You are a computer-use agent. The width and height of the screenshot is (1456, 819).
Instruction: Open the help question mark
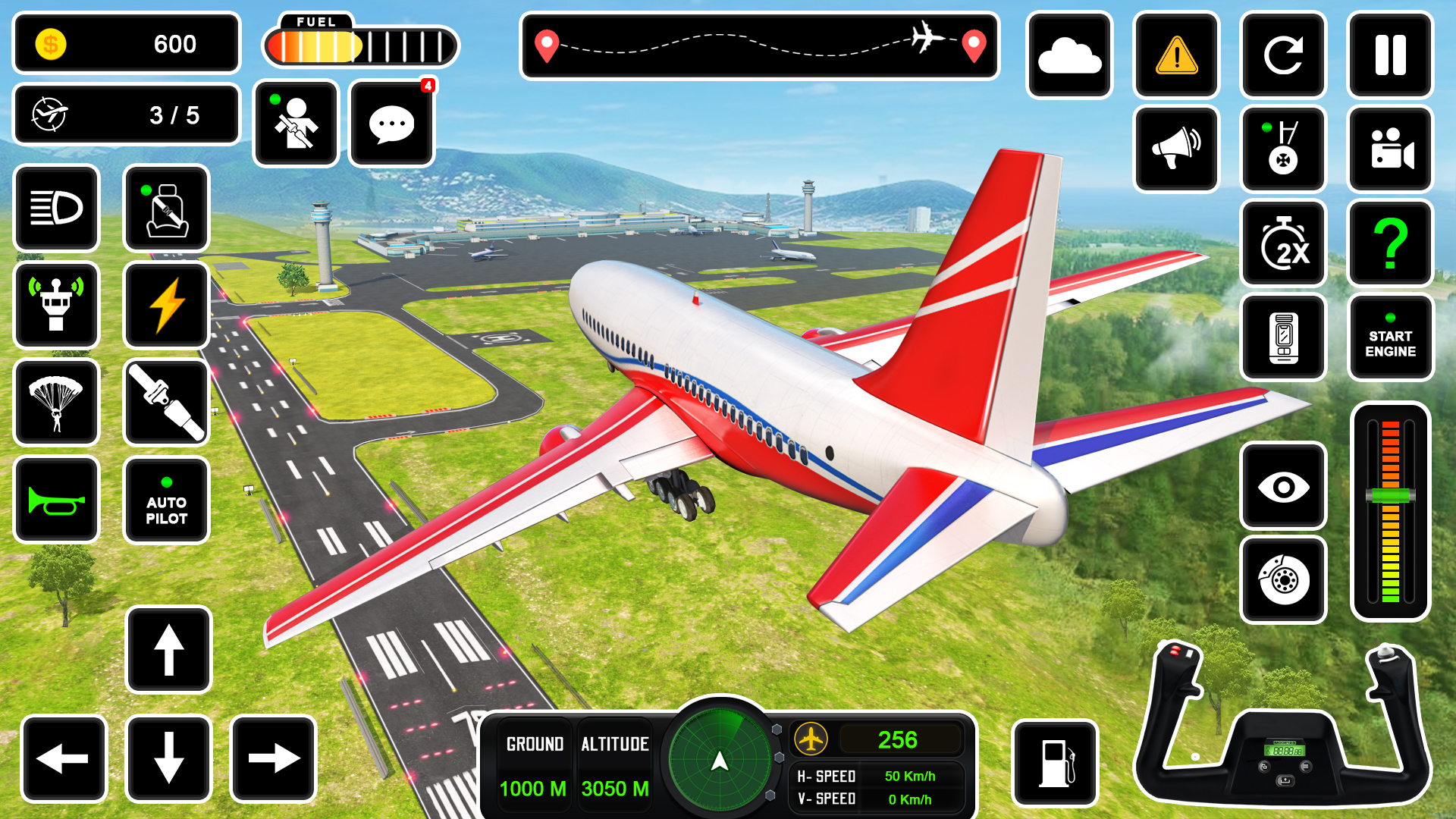coord(1390,243)
